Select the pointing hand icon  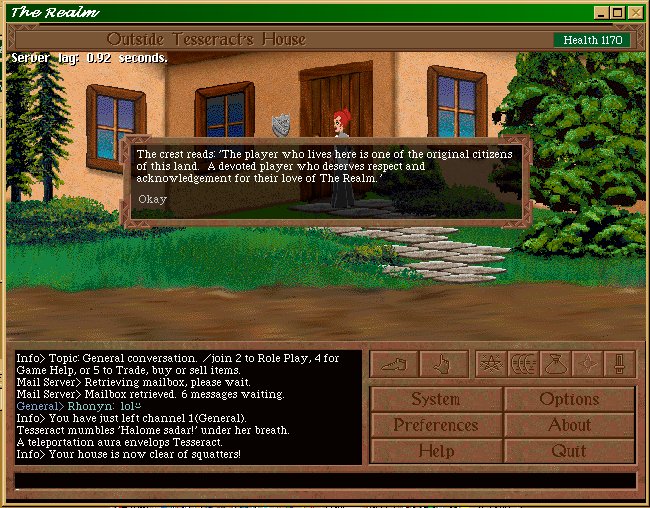pos(443,364)
